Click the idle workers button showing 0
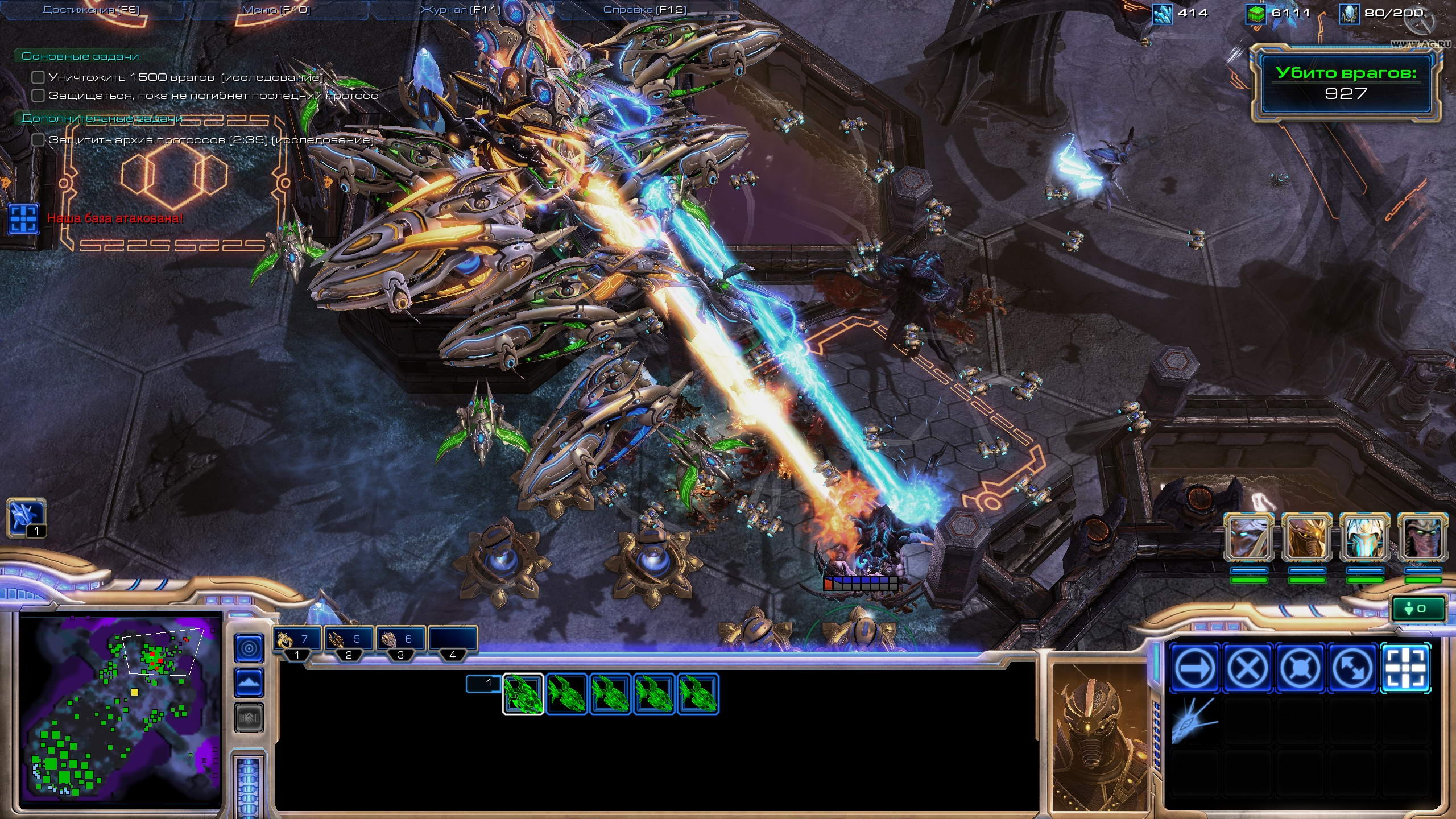 click(1418, 609)
